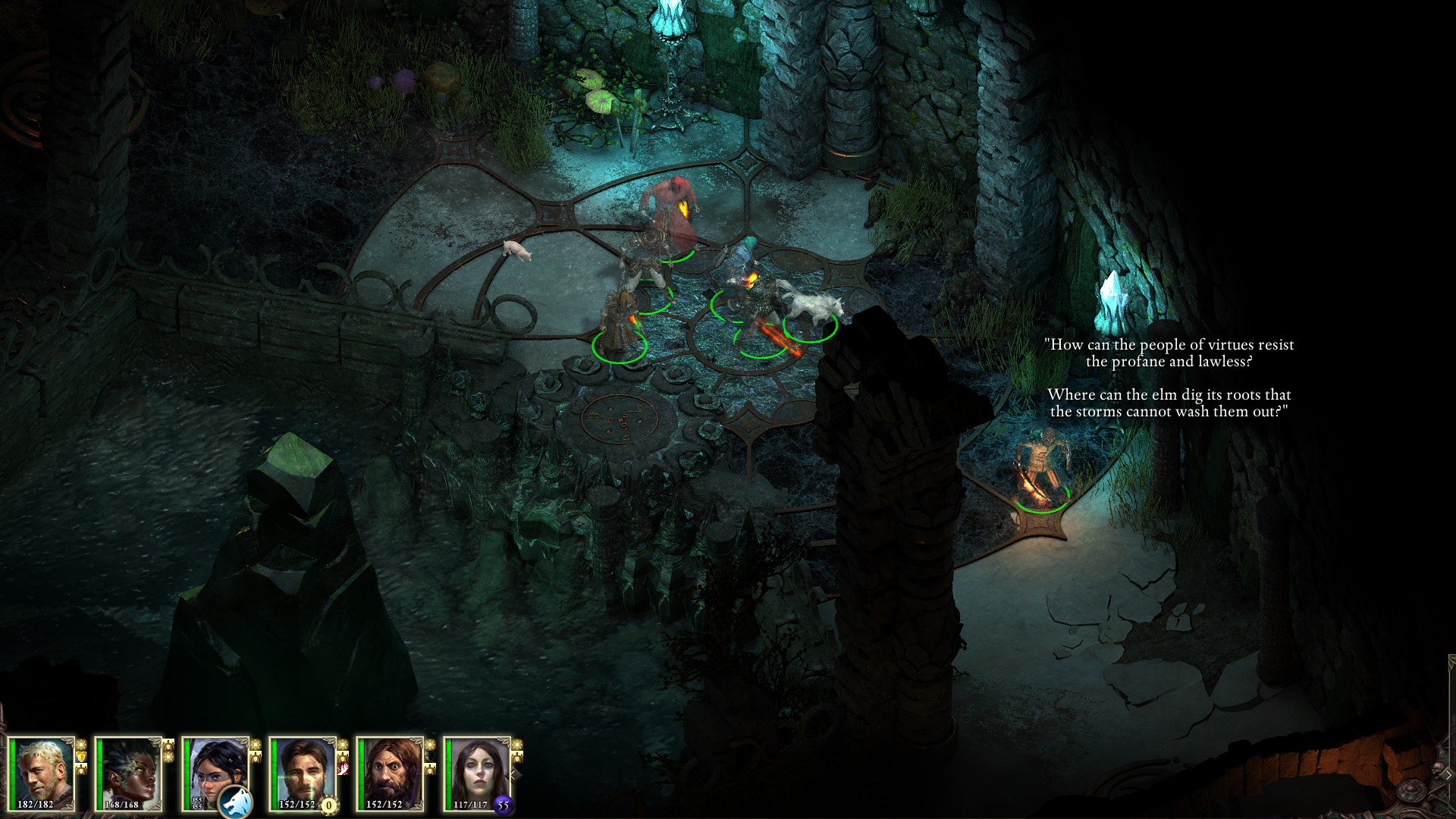Select the brown-haired man with green crosshair portrait
1456x819 pixels.
click(303, 772)
